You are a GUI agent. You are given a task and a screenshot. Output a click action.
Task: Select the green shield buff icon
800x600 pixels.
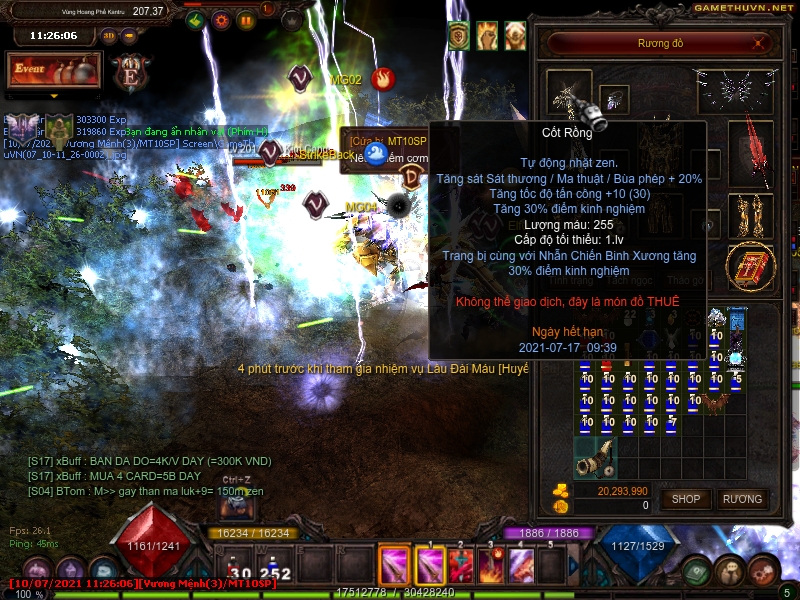[459, 36]
